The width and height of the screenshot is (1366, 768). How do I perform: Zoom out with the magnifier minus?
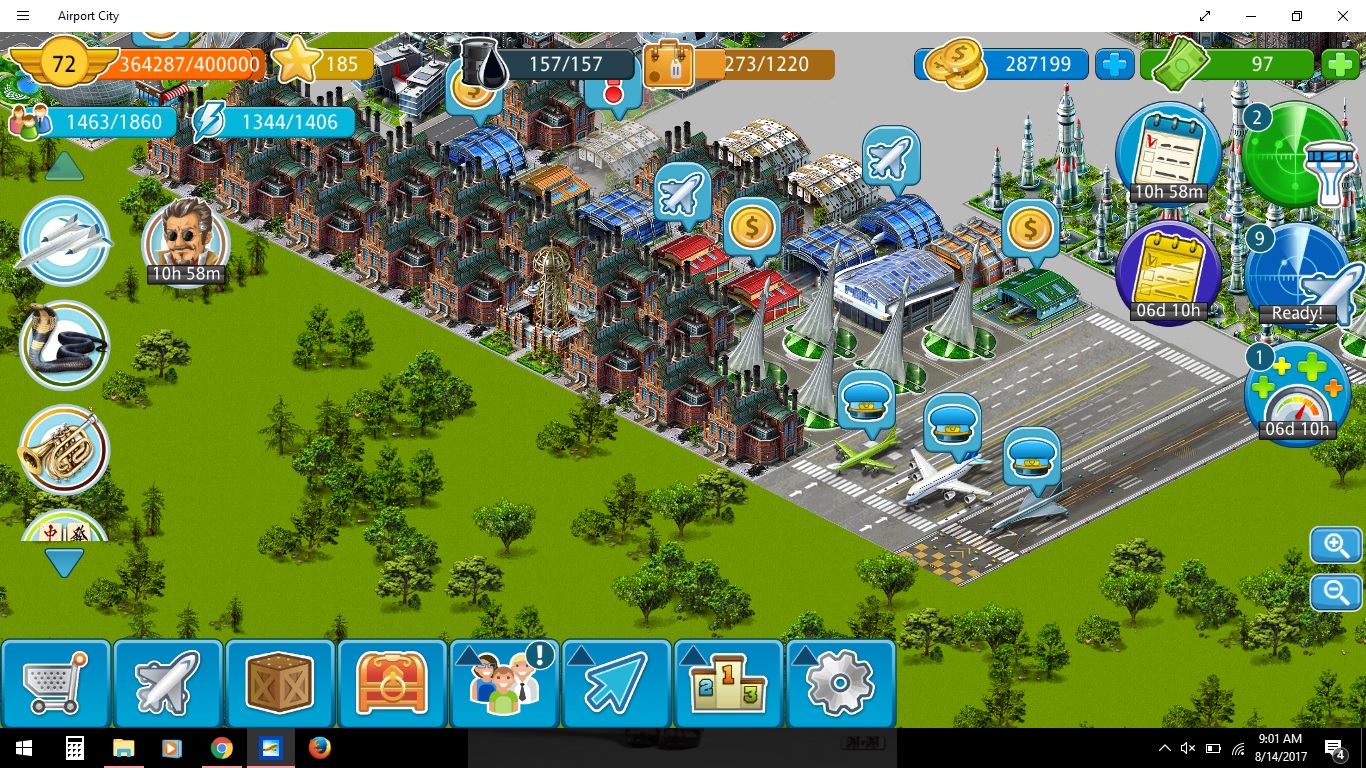coord(1336,592)
